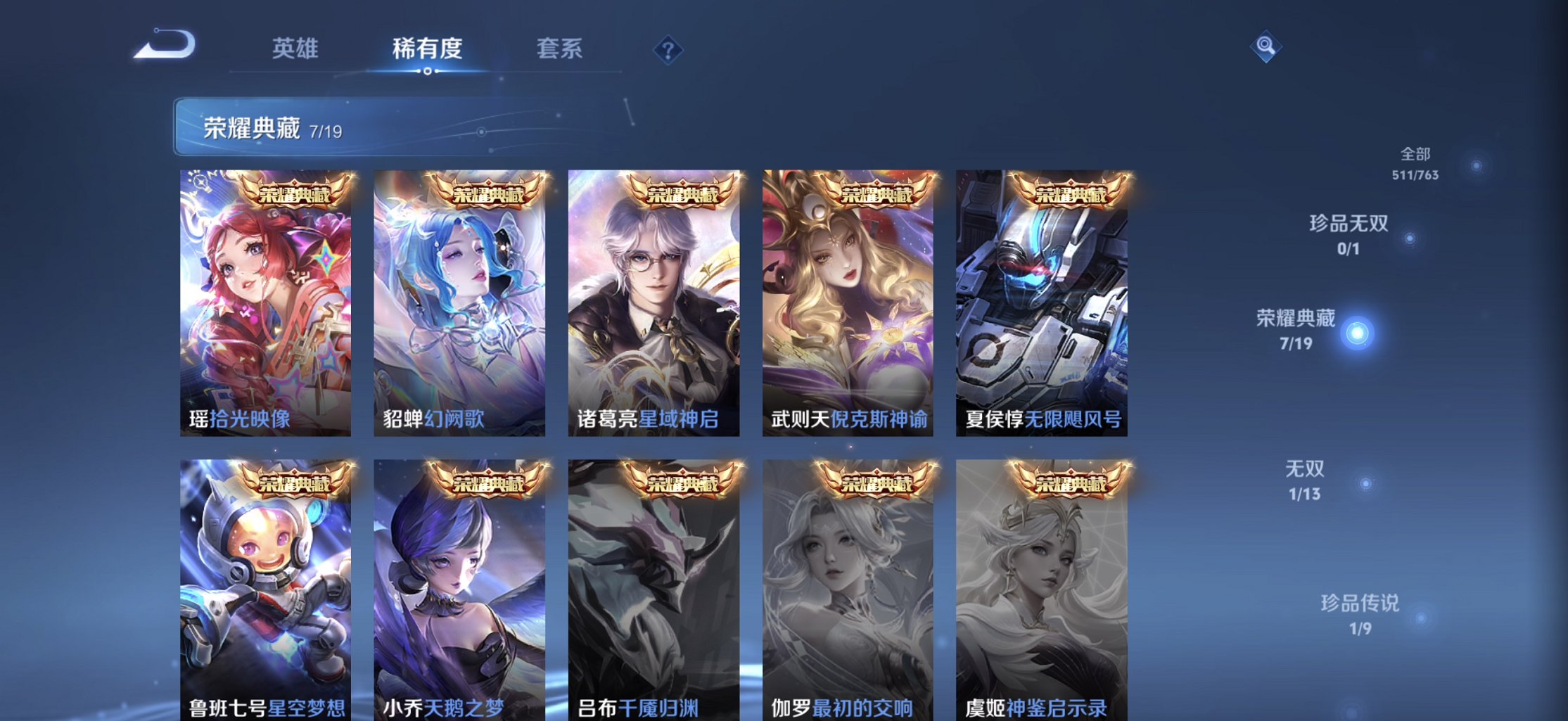Open the help dialog via the question mark icon
Viewport: 1568px width, 721px height.
[x=670, y=48]
